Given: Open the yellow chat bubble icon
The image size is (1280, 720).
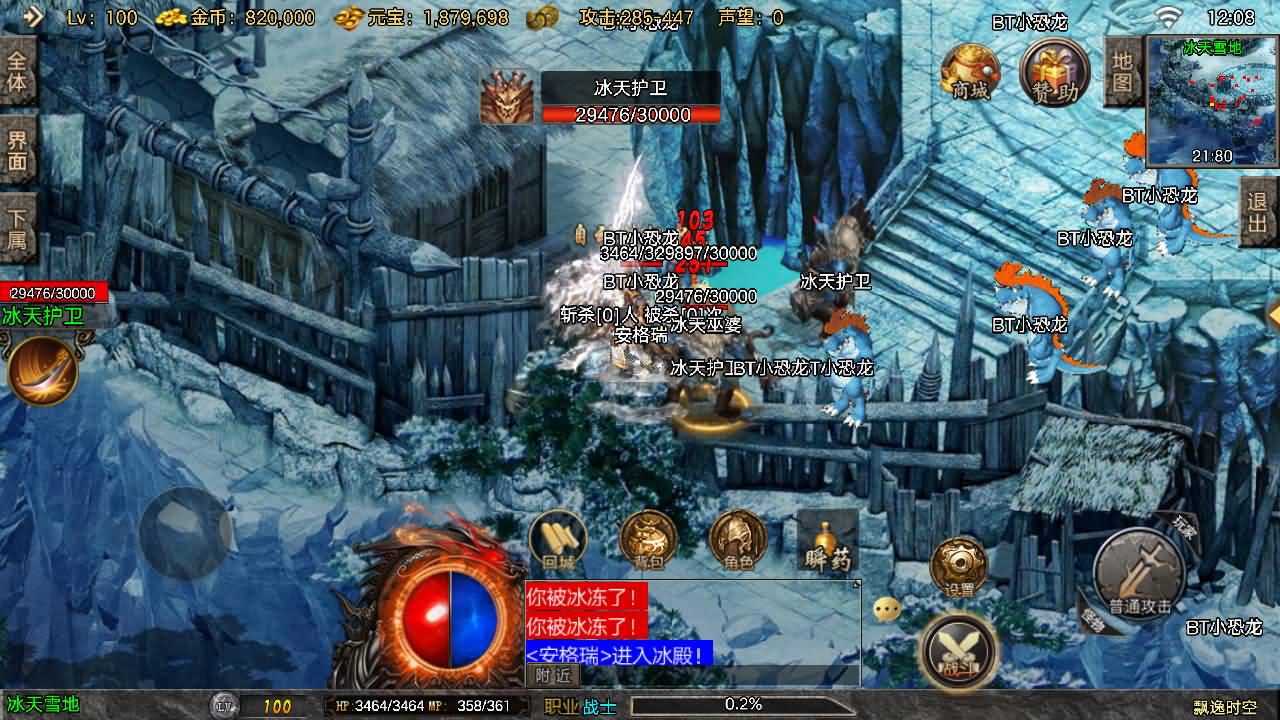Looking at the screenshot, I should (x=886, y=609).
